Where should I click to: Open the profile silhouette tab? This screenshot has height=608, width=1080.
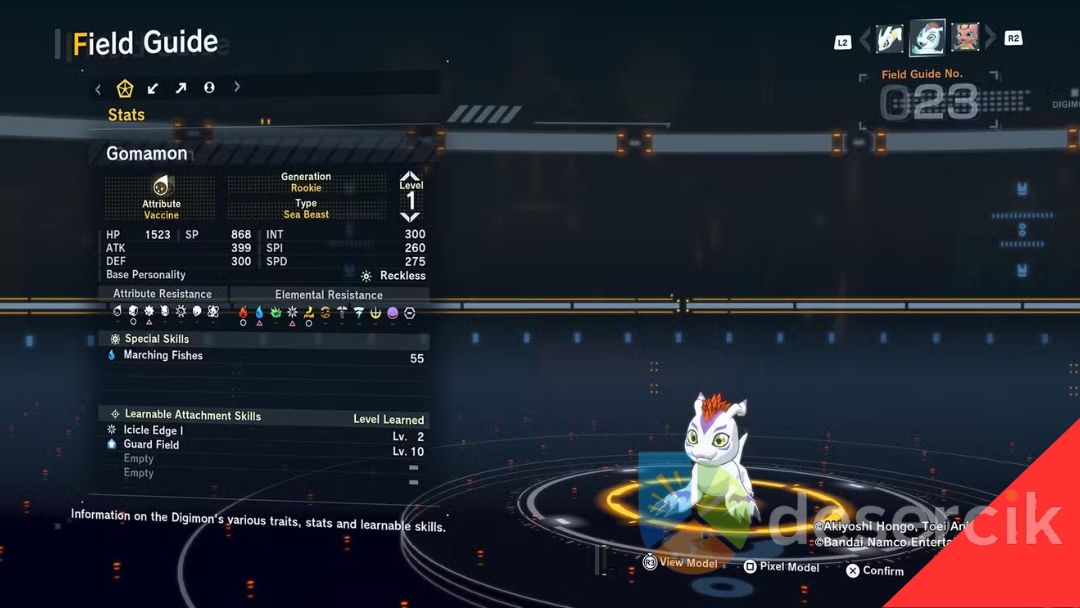[x=209, y=88]
